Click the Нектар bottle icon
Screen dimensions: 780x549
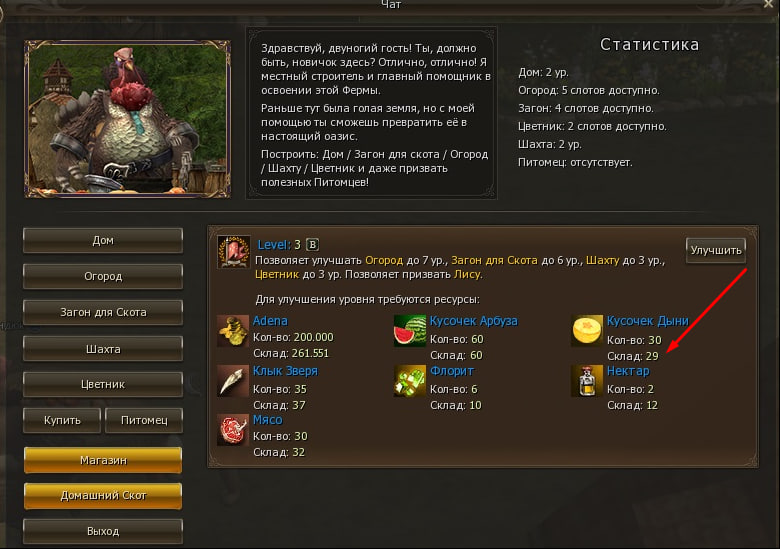587,380
